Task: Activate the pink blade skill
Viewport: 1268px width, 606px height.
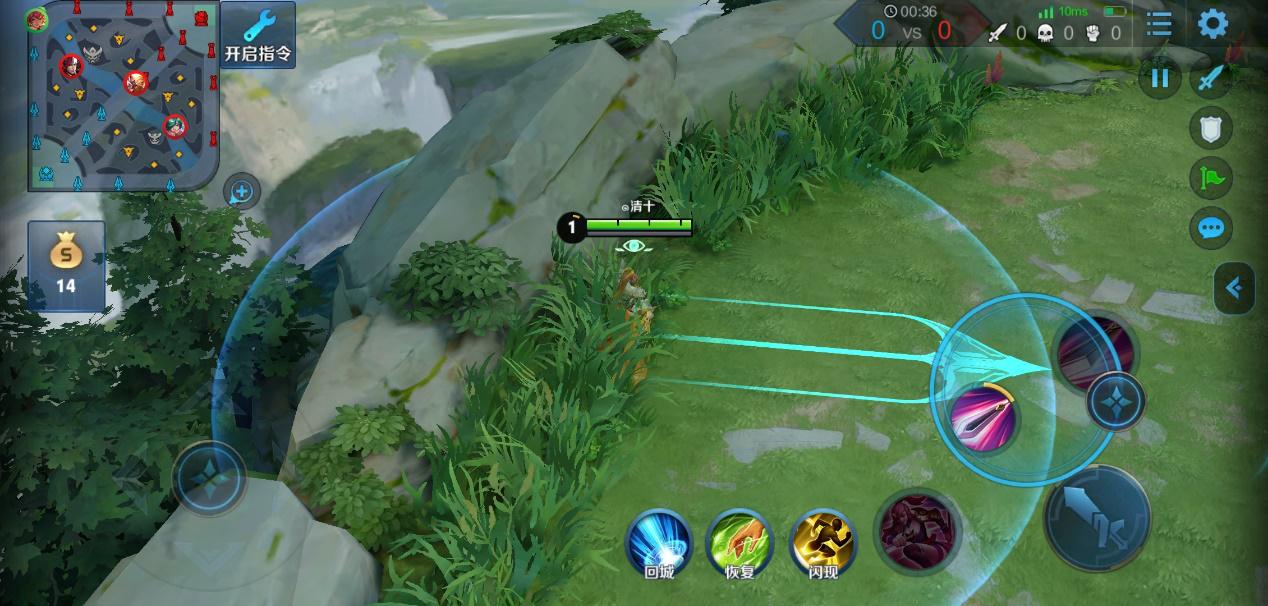Action: click(983, 416)
